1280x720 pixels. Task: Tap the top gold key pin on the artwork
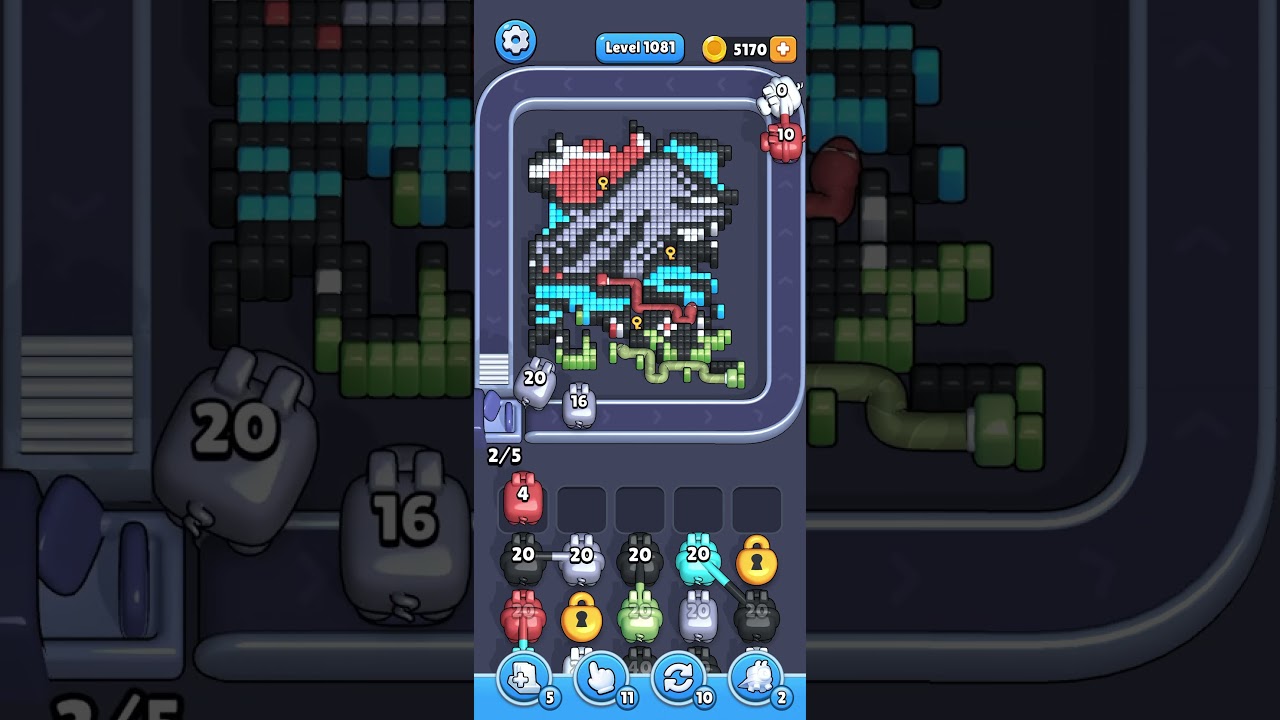point(603,183)
